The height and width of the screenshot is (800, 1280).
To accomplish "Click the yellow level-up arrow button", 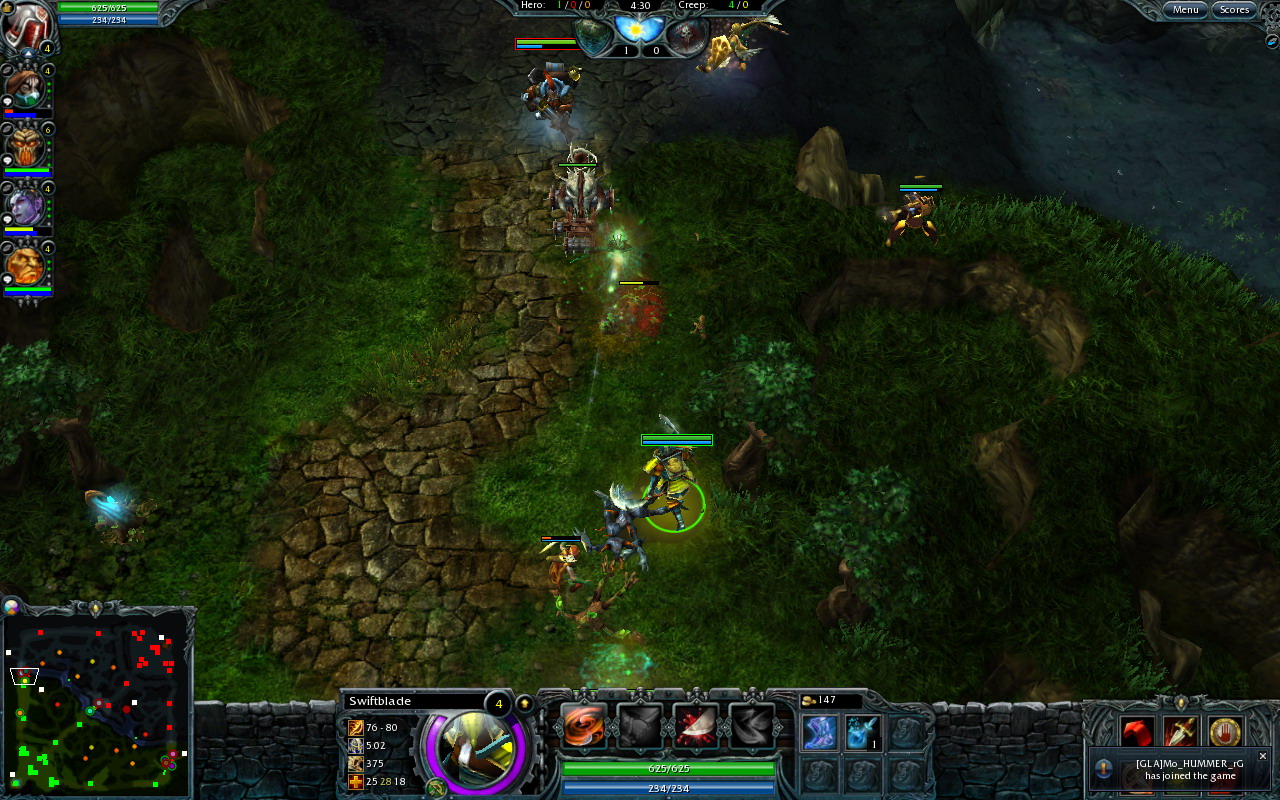I will (x=523, y=702).
